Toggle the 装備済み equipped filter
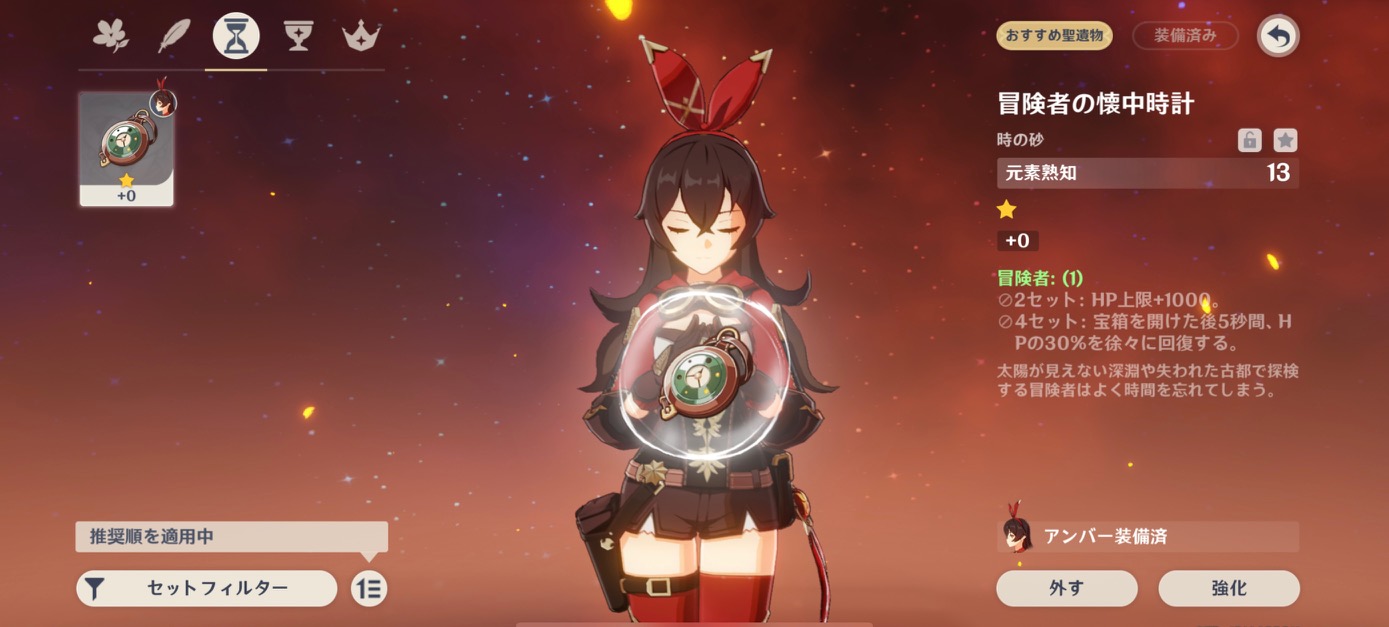 [1185, 36]
